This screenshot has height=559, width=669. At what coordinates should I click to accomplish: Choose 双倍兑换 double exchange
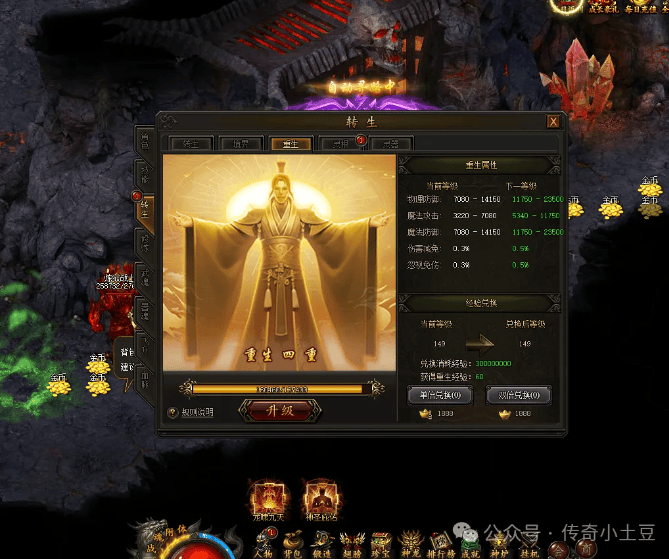point(518,395)
